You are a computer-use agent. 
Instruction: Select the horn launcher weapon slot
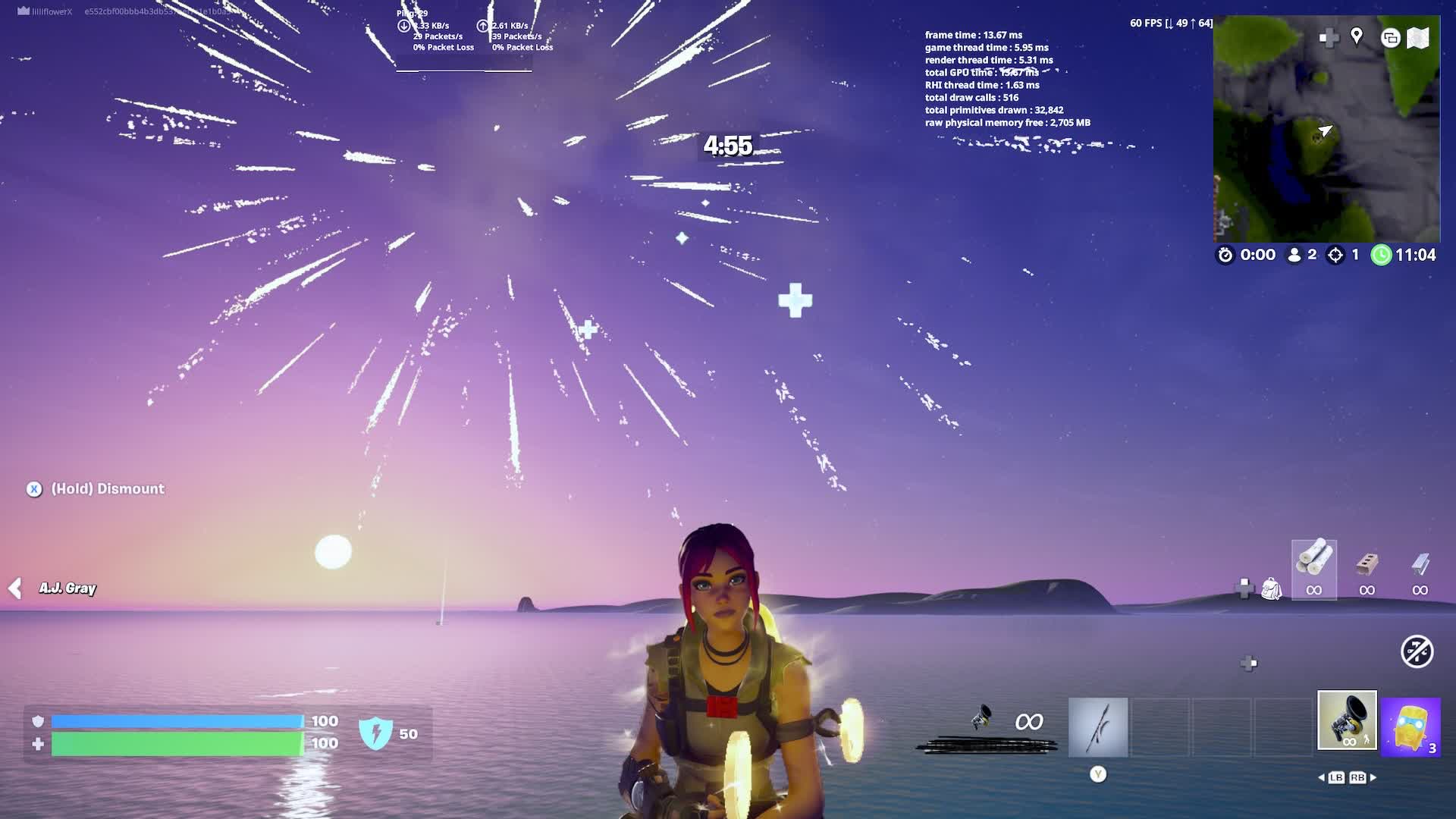coord(1347,720)
